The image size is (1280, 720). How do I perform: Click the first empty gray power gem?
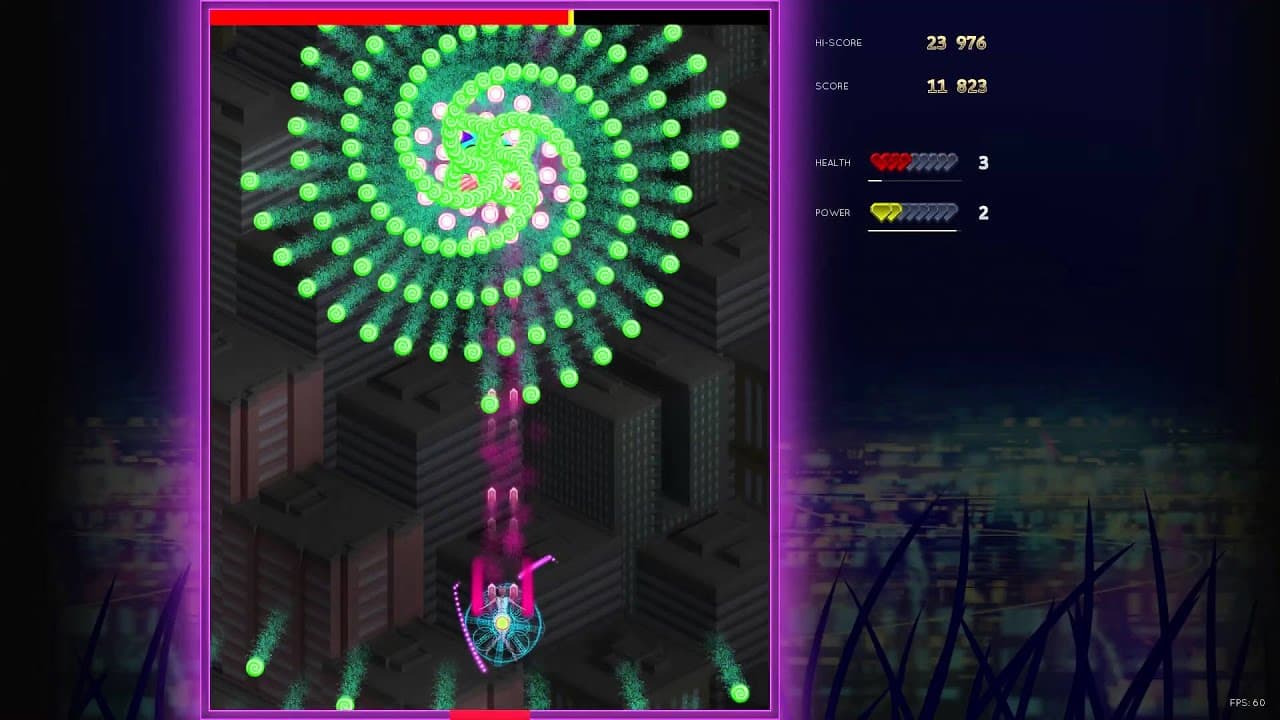coord(910,212)
